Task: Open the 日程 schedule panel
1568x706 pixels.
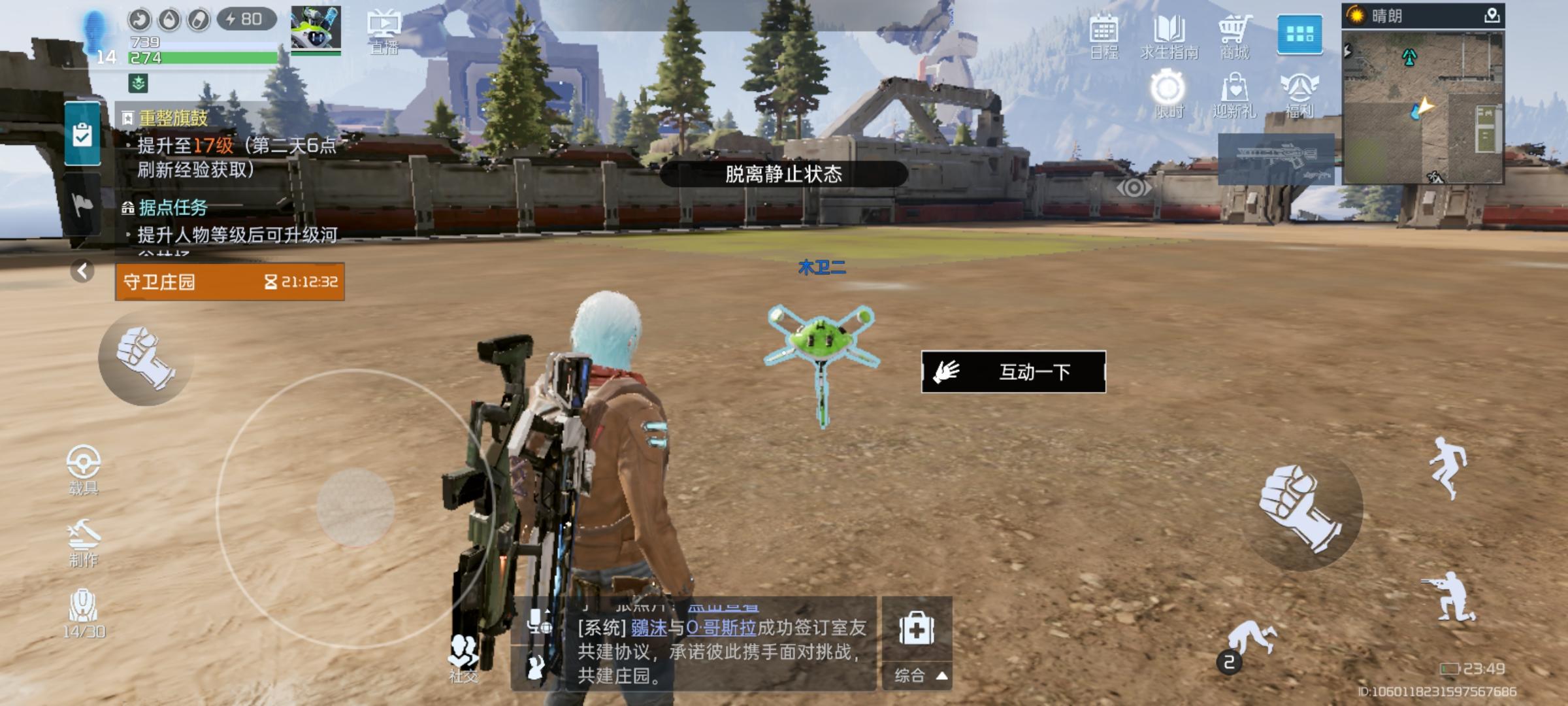Action: pyautogui.click(x=1106, y=36)
